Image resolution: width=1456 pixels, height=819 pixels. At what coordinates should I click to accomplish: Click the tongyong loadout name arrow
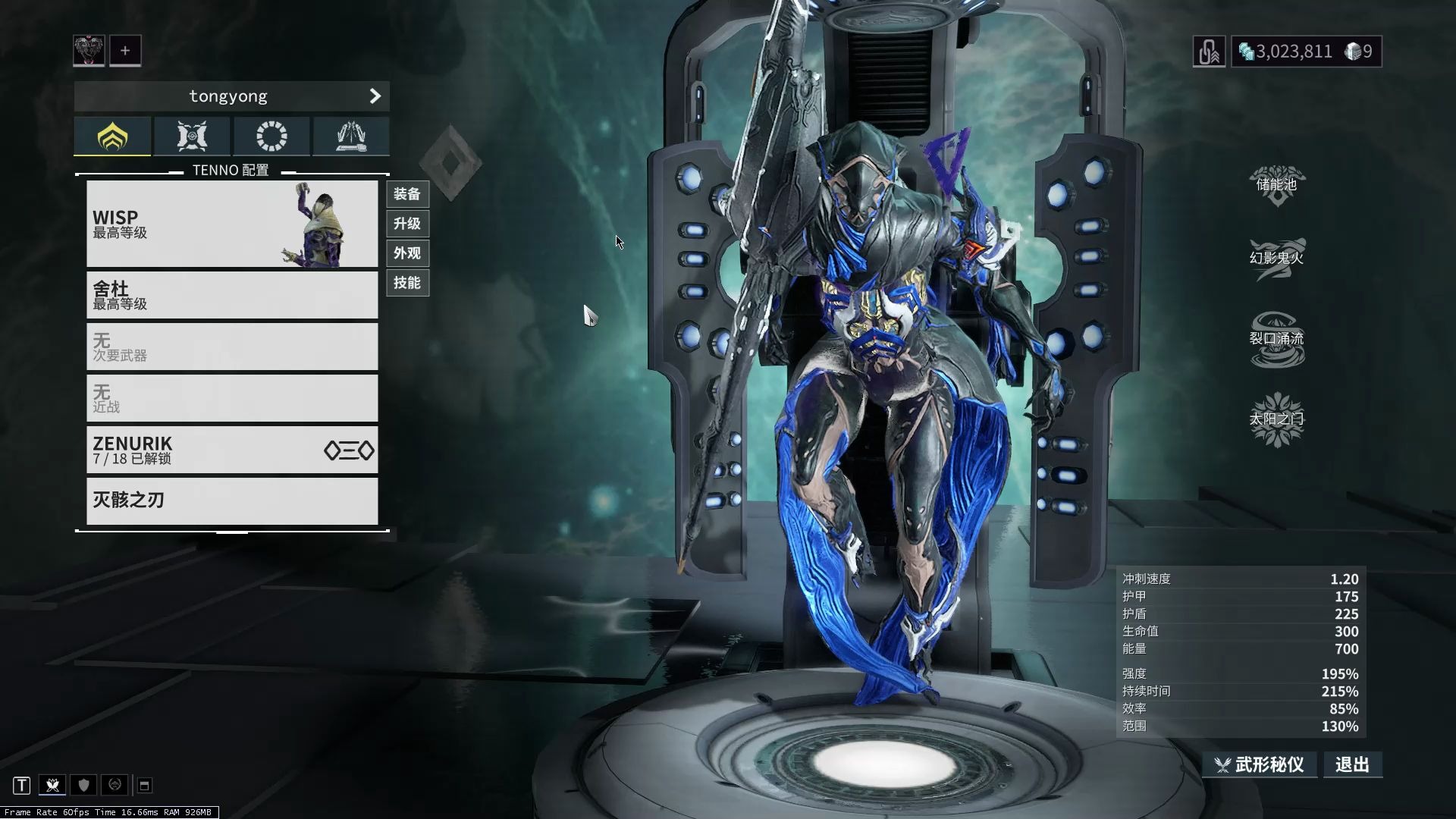[x=375, y=96]
